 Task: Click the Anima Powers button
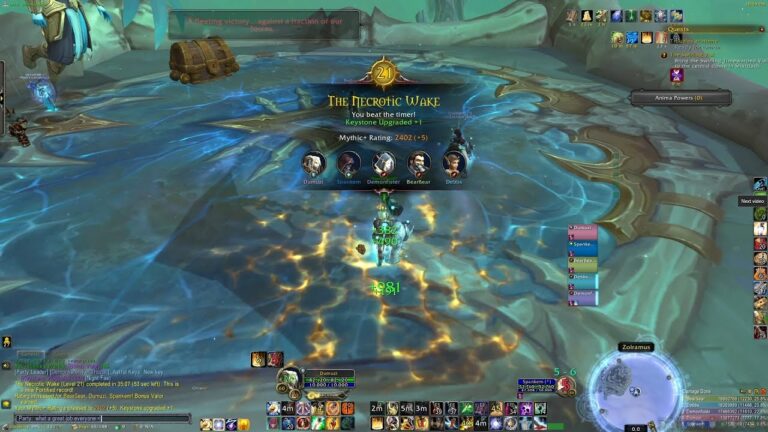coord(680,97)
